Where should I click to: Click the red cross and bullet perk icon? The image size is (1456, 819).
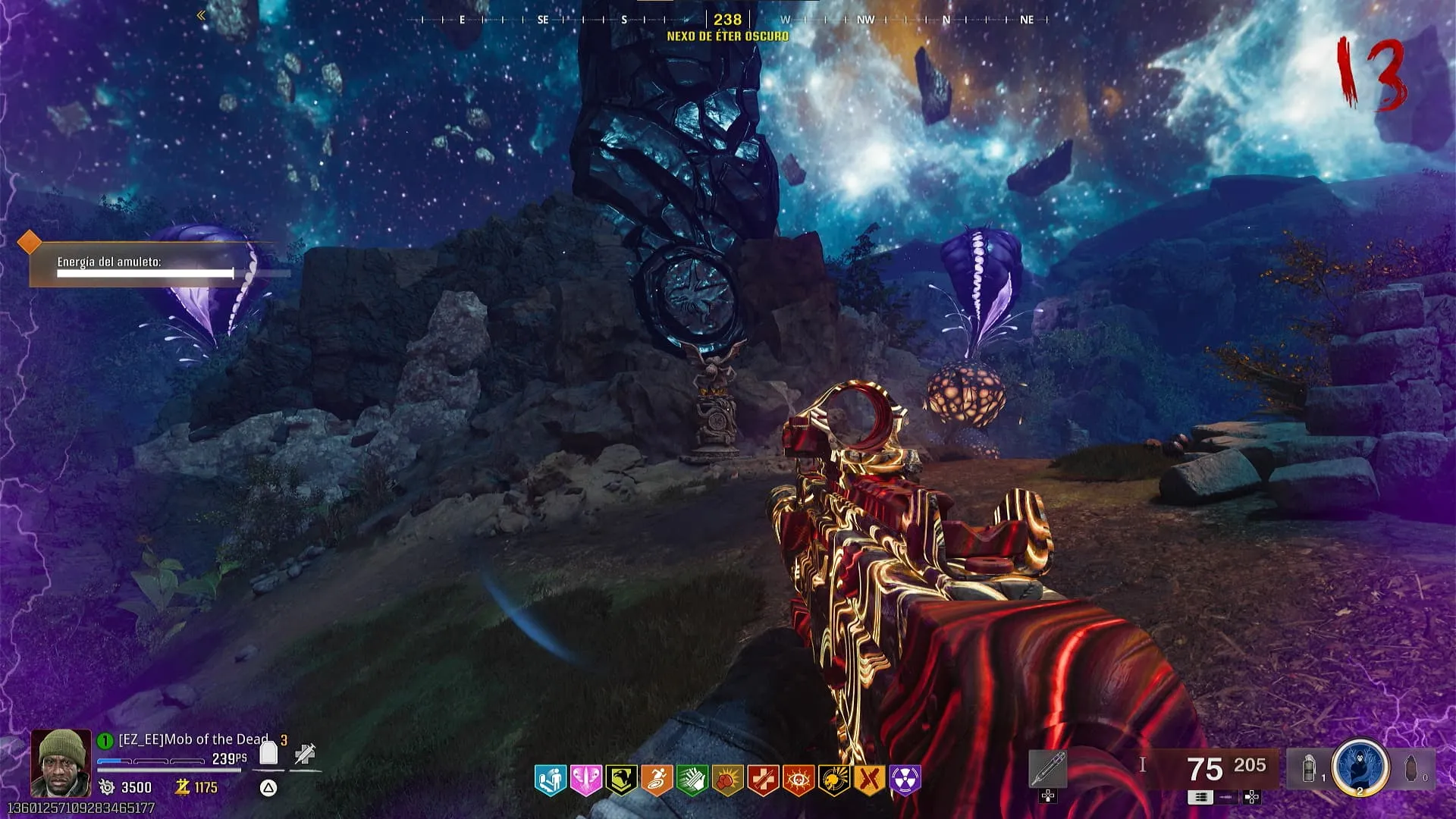tap(763, 780)
